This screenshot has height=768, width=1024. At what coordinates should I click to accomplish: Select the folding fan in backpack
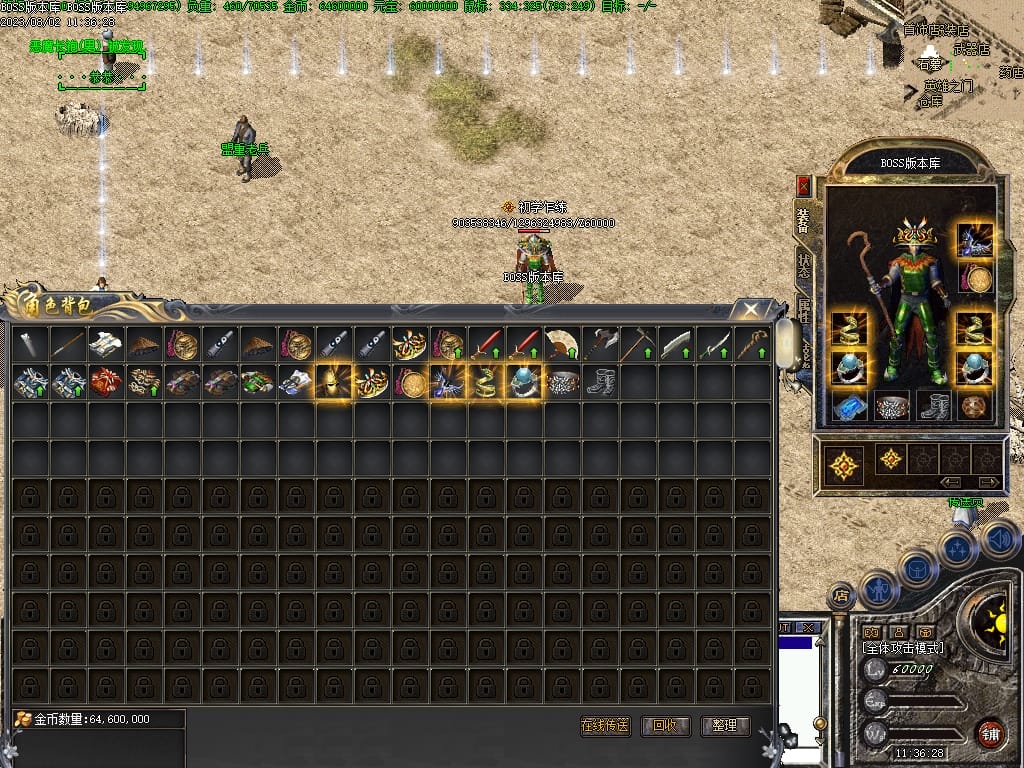562,345
